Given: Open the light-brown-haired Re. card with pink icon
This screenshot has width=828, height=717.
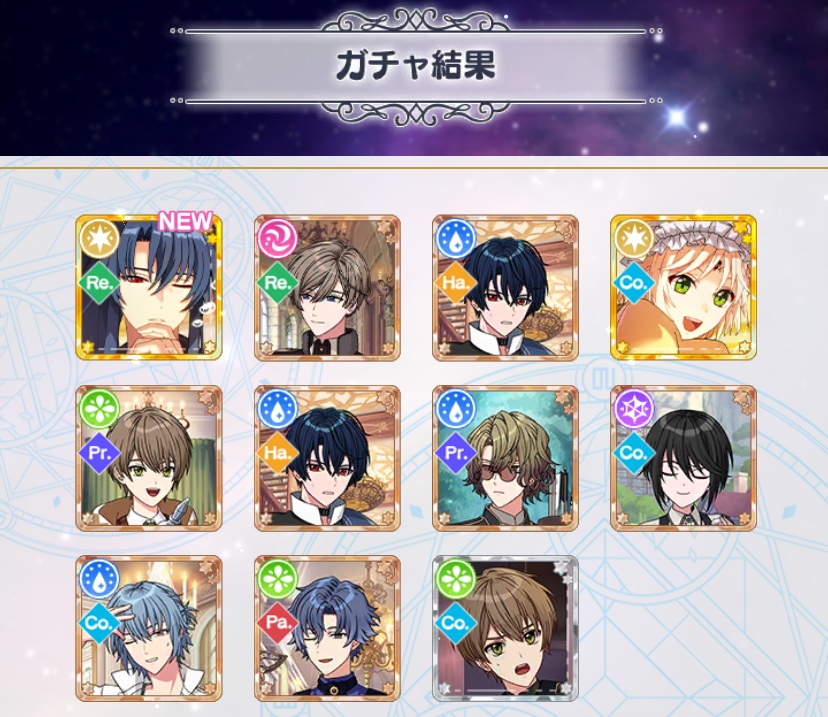Looking at the screenshot, I should (x=327, y=287).
